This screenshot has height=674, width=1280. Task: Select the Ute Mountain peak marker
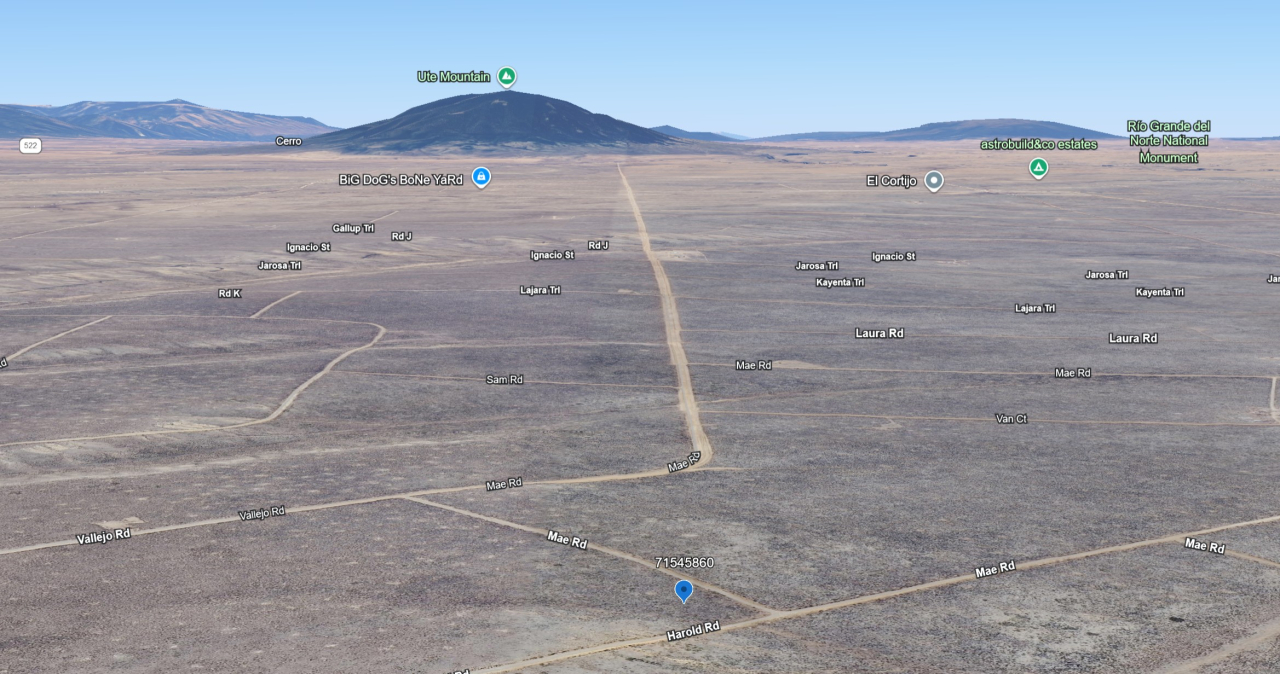[507, 77]
